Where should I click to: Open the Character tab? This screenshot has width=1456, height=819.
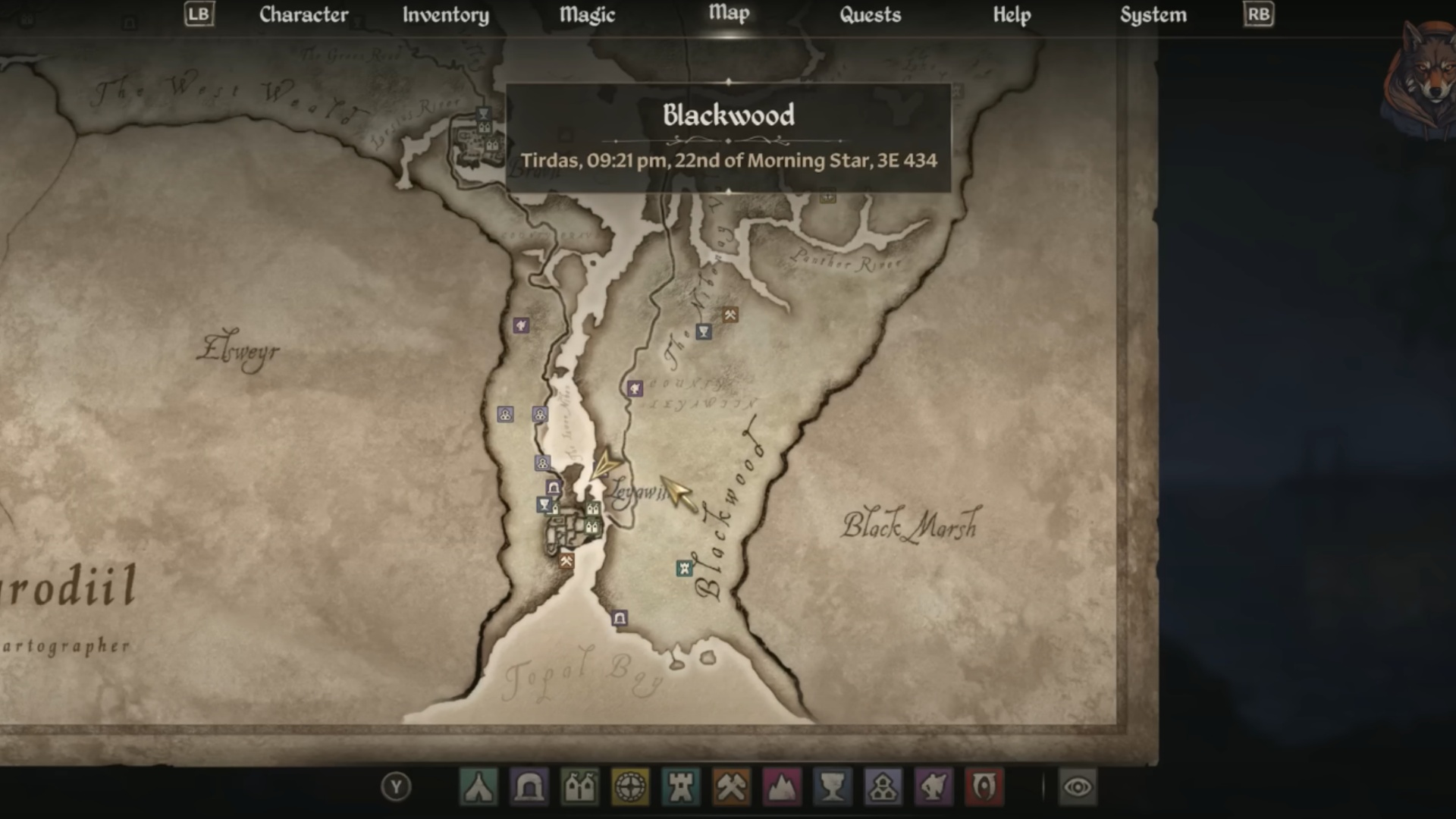click(303, 14)
